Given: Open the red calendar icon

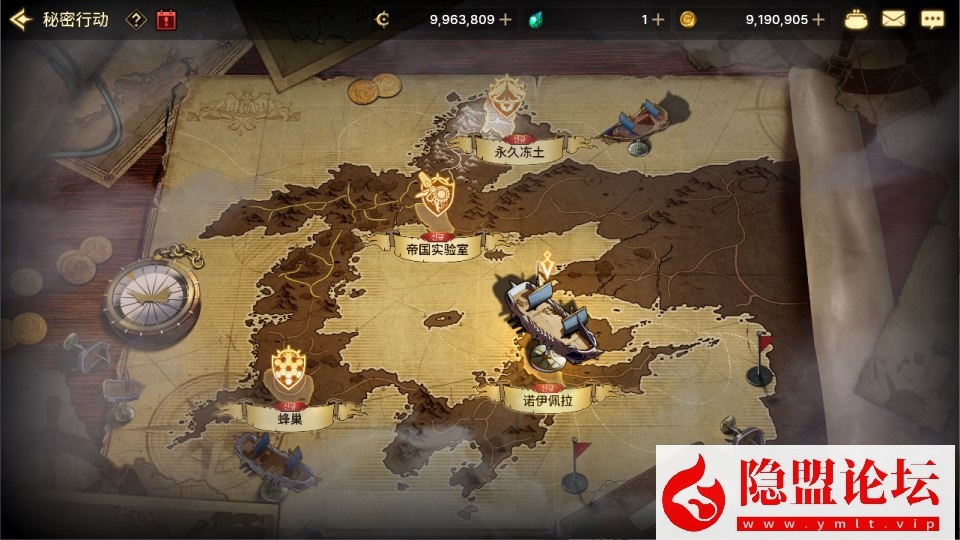Looking at the screenshot, I should pyautogui.click(x=166, y=19).
